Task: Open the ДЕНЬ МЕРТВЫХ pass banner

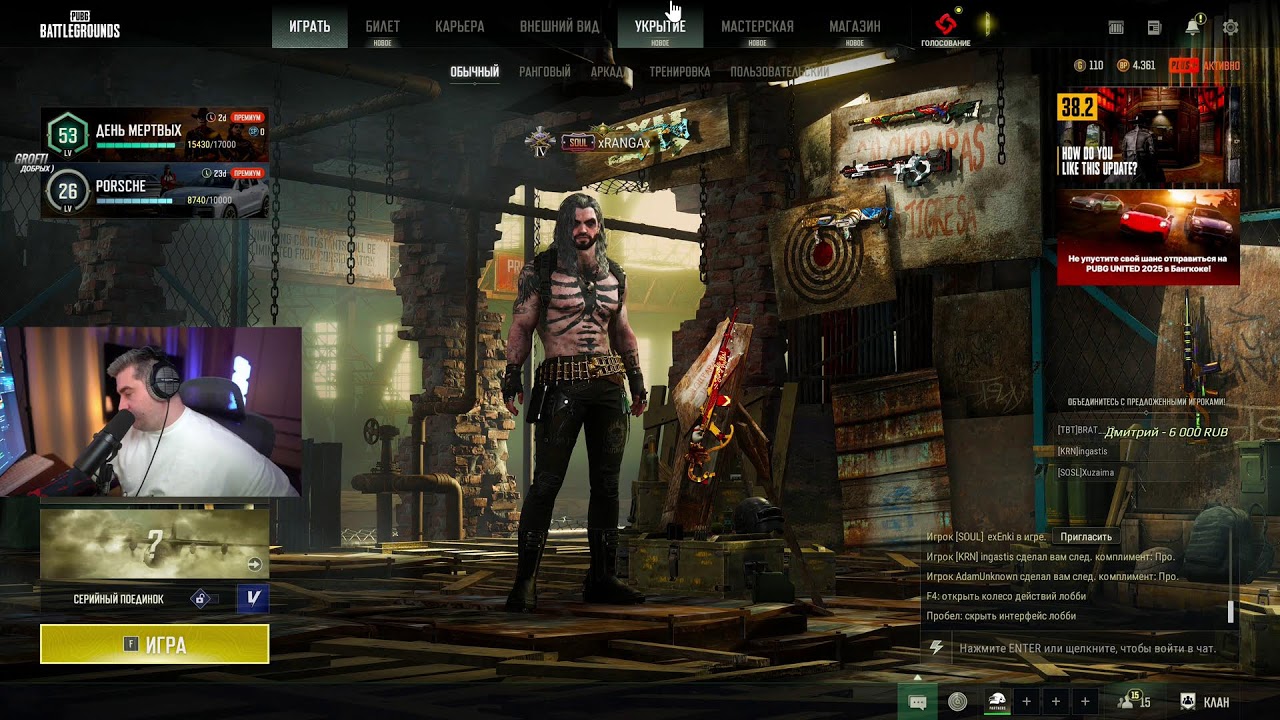Action: coord(154,134)
